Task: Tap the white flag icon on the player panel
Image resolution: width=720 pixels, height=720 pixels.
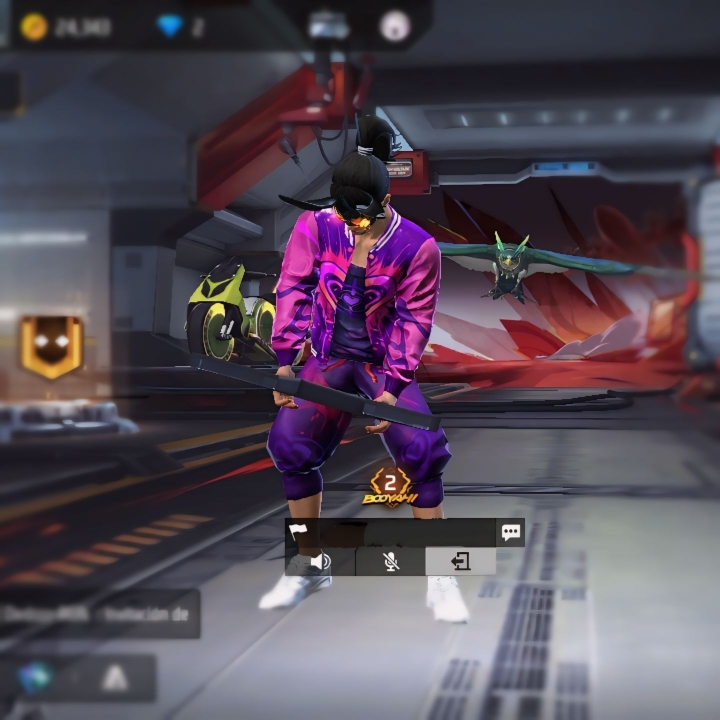Action: (298, 532)
